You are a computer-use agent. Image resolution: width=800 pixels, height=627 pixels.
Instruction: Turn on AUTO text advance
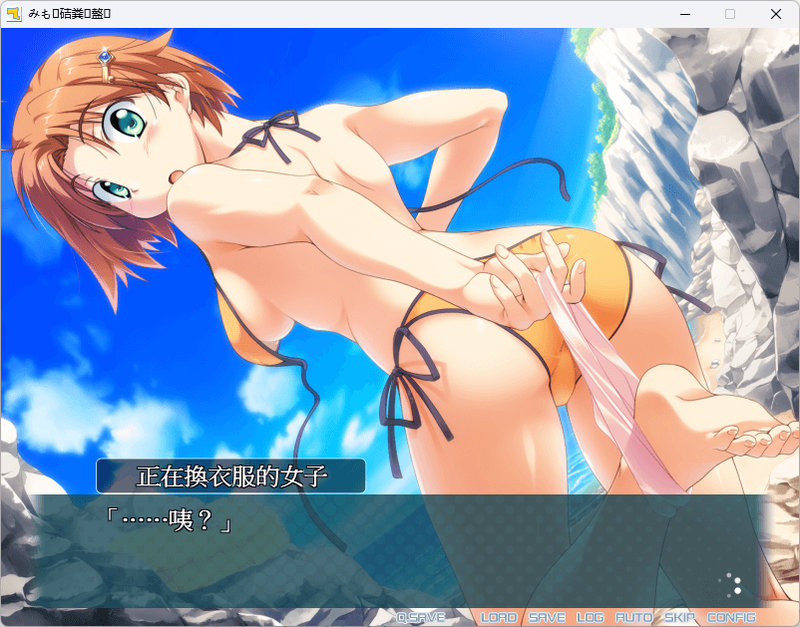point(633,618)
